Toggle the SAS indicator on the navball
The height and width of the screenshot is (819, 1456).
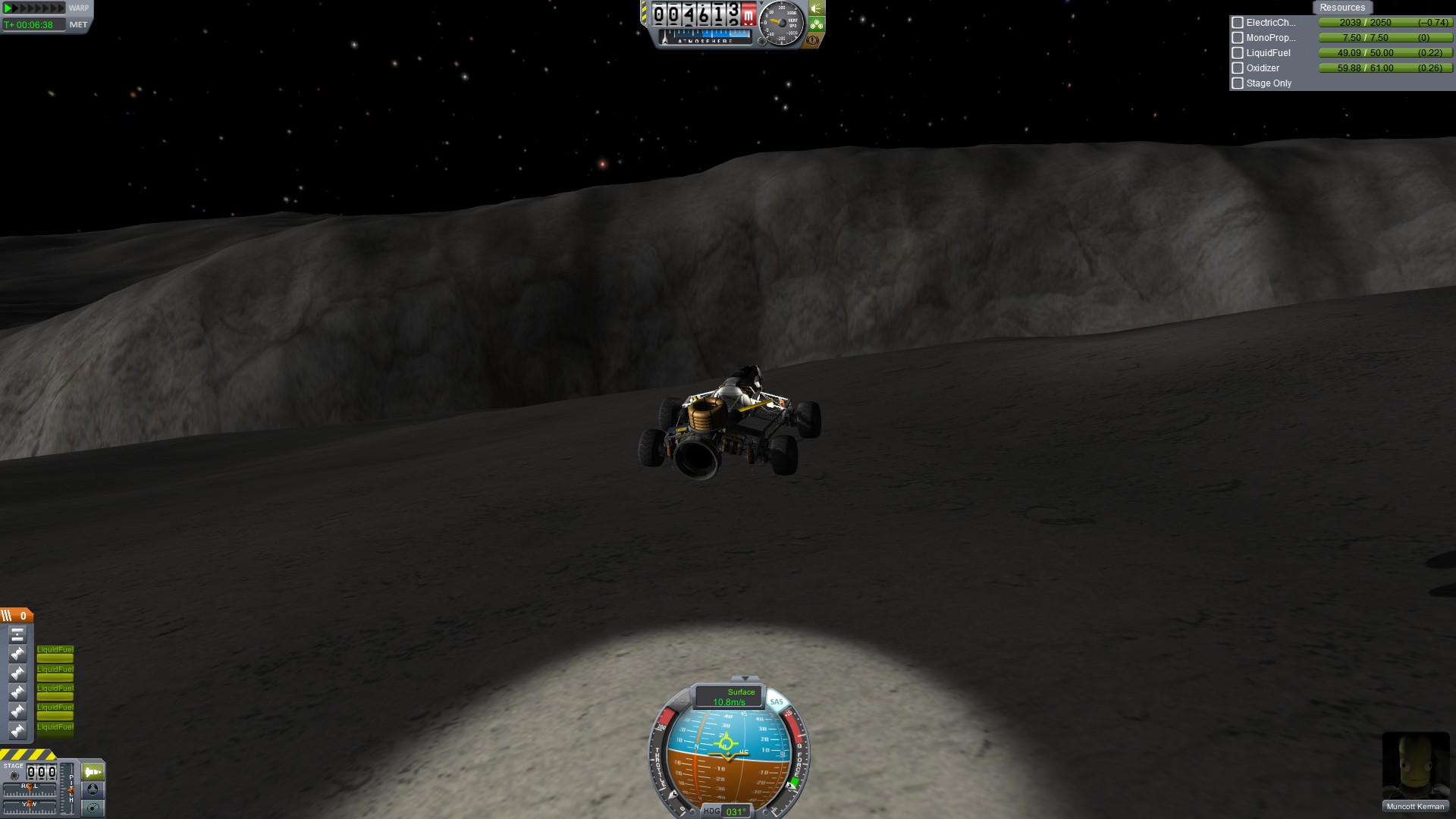coord(777,701)
